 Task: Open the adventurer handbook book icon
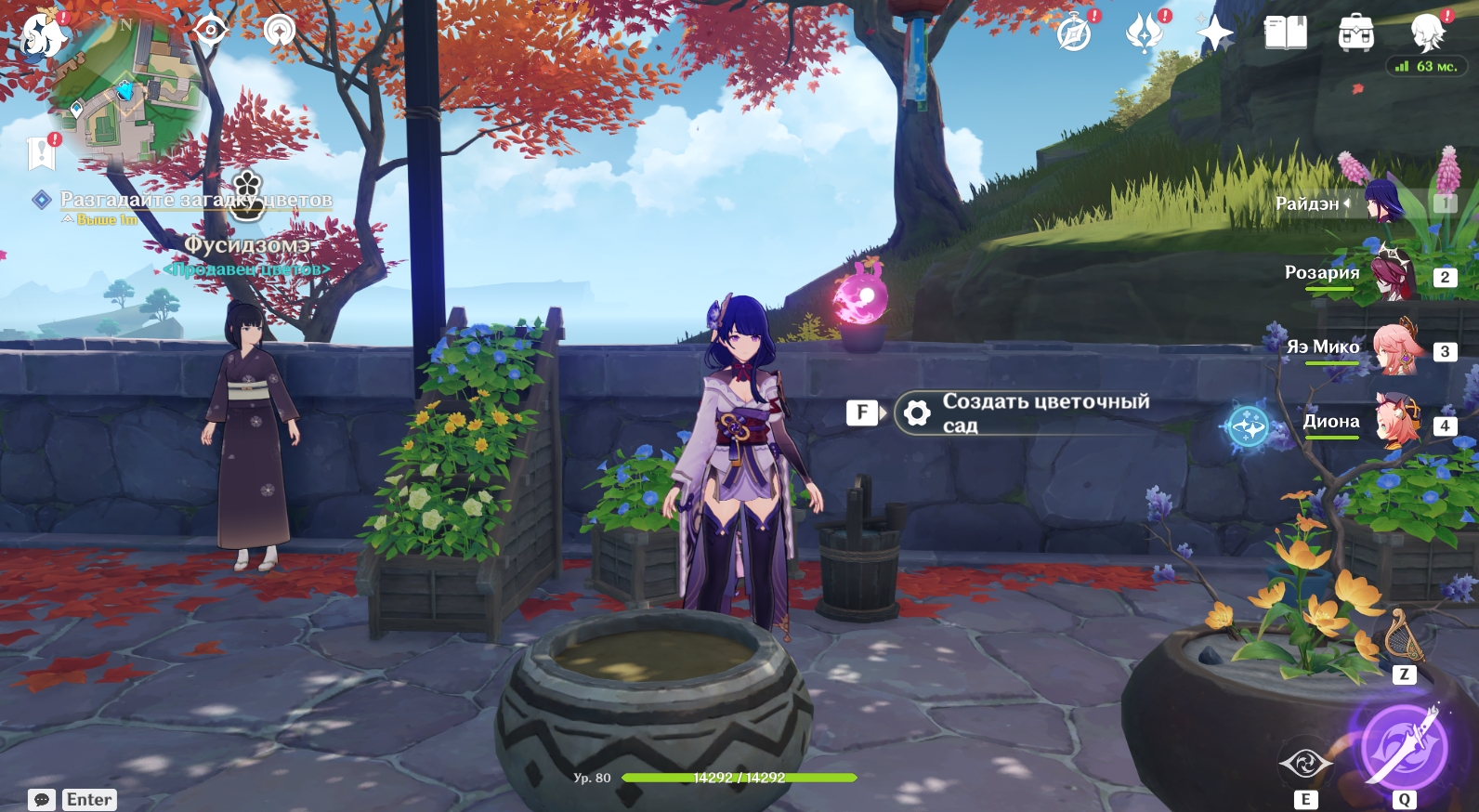tap(1286, 33)
